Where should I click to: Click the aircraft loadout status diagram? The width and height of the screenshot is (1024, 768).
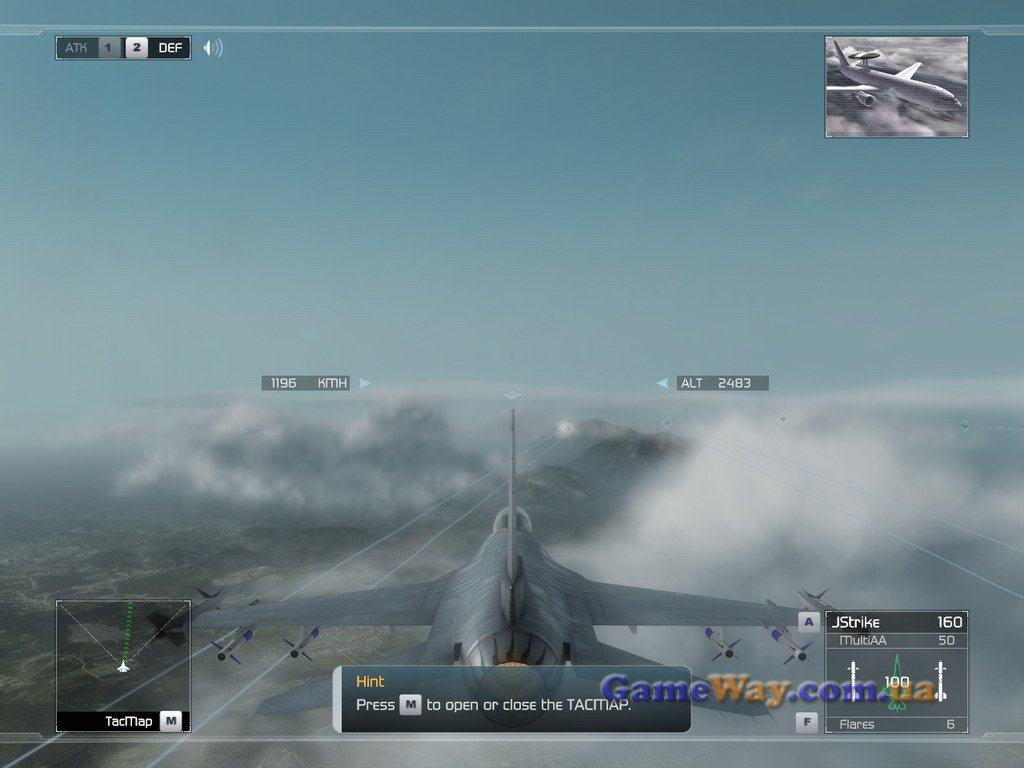[896, 681]
